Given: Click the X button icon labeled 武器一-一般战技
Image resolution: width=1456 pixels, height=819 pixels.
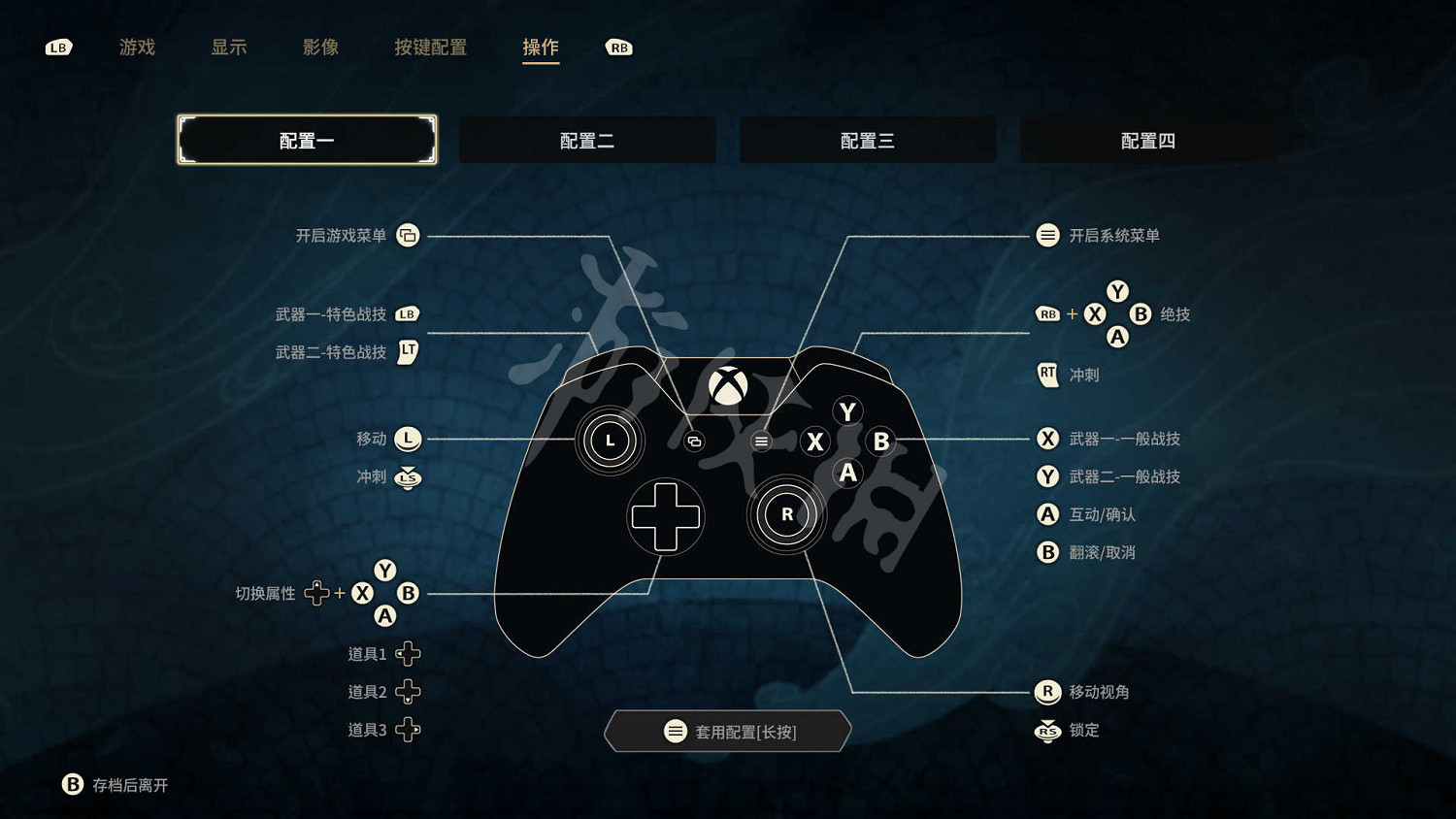Looking at the screenshot, I should (1047, 439).
